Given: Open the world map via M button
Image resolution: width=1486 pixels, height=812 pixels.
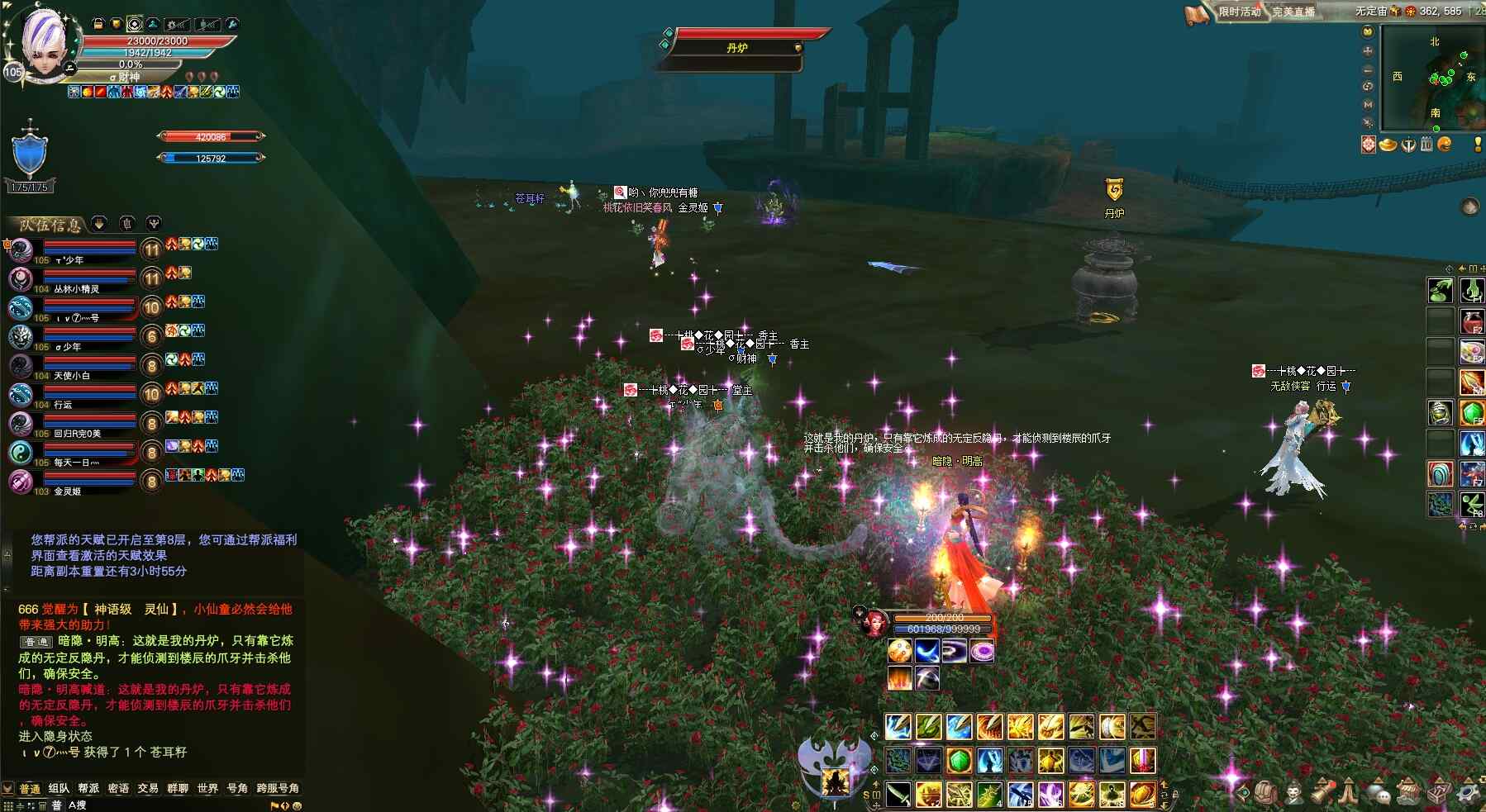Looking at the screenshot, I should tap(1368, 105).
